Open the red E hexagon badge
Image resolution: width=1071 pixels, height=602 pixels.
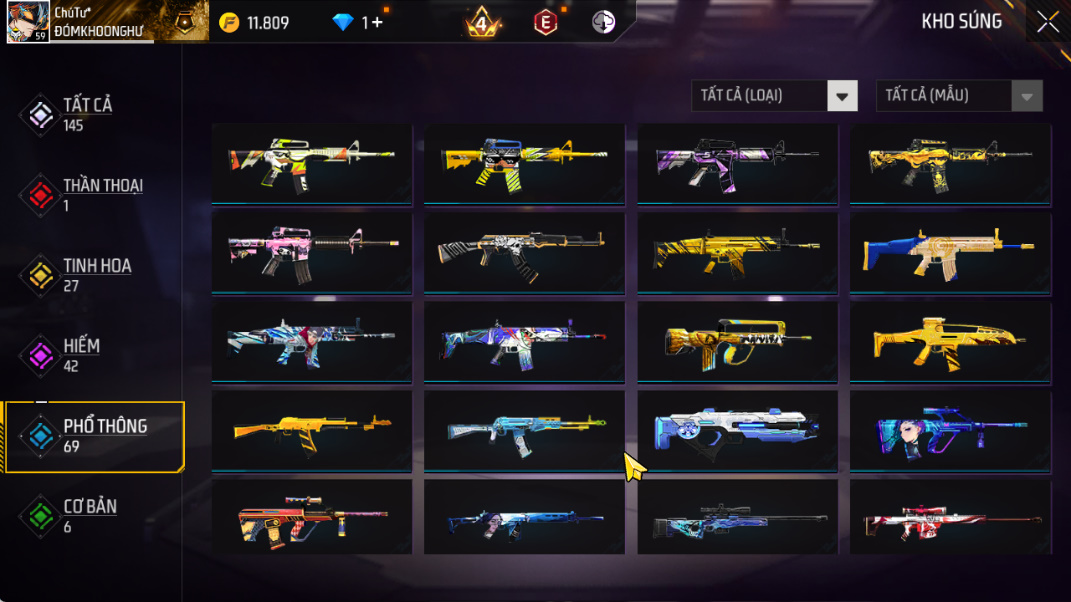[545, 22]
